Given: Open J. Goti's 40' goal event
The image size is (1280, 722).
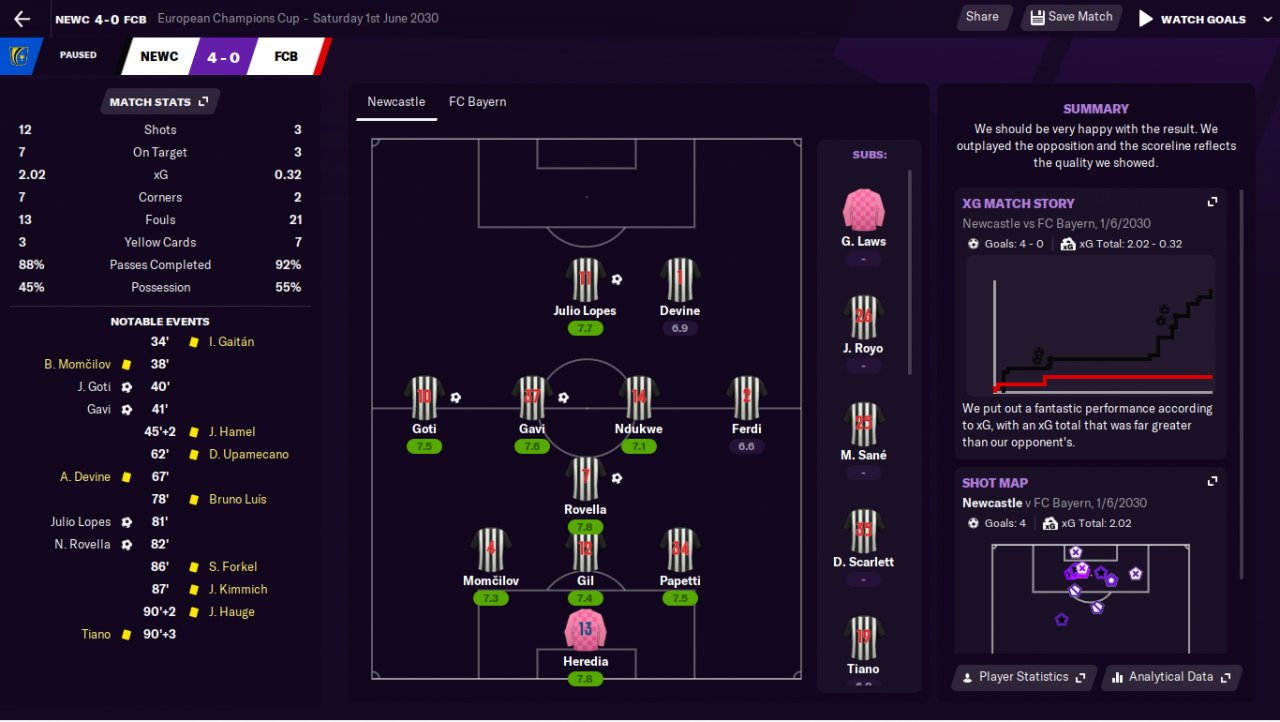Looking at the screenshot, I should point(94,387).
